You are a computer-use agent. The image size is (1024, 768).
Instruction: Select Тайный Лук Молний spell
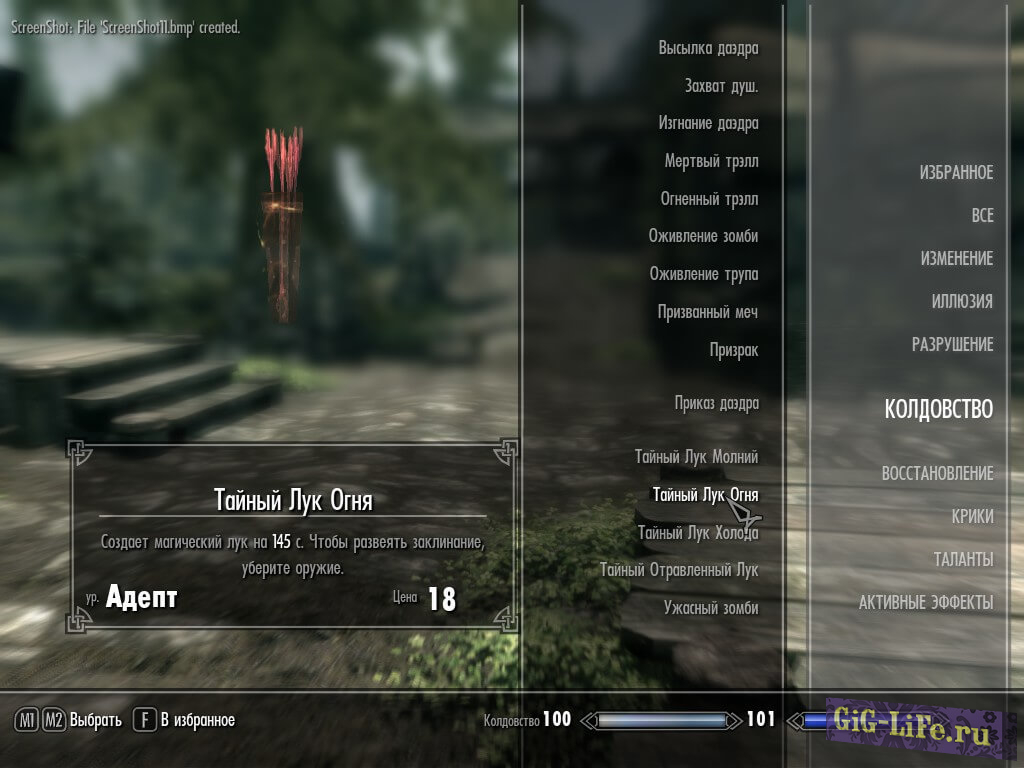pyautogui.click(x=696, y=457)
